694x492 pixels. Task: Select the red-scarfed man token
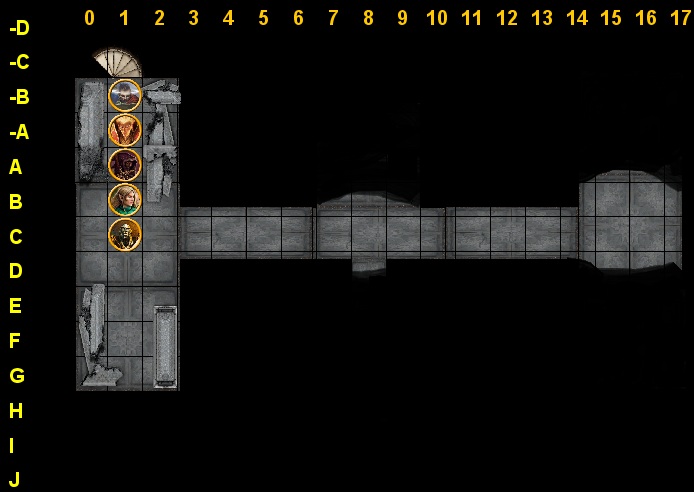tap(125, 95)
